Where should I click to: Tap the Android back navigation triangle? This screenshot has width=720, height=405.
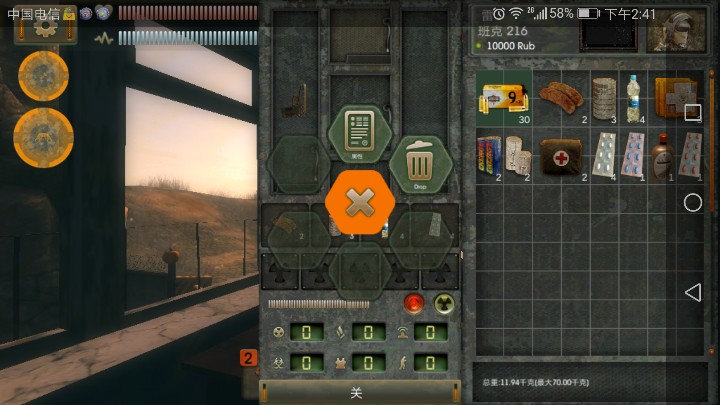tap(692, 292)
